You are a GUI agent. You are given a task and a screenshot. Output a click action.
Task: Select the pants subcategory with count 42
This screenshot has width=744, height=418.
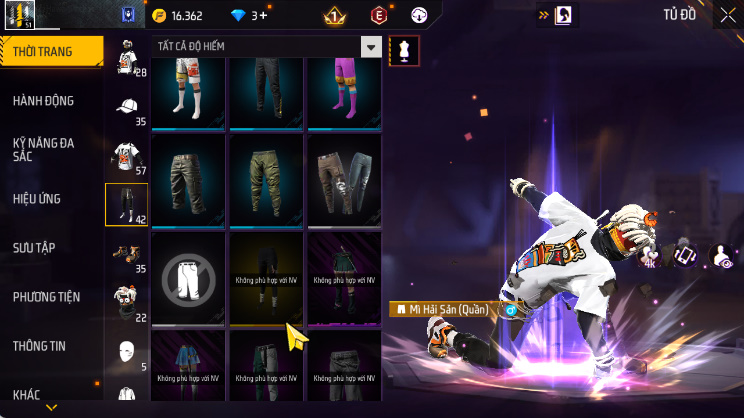127,205
